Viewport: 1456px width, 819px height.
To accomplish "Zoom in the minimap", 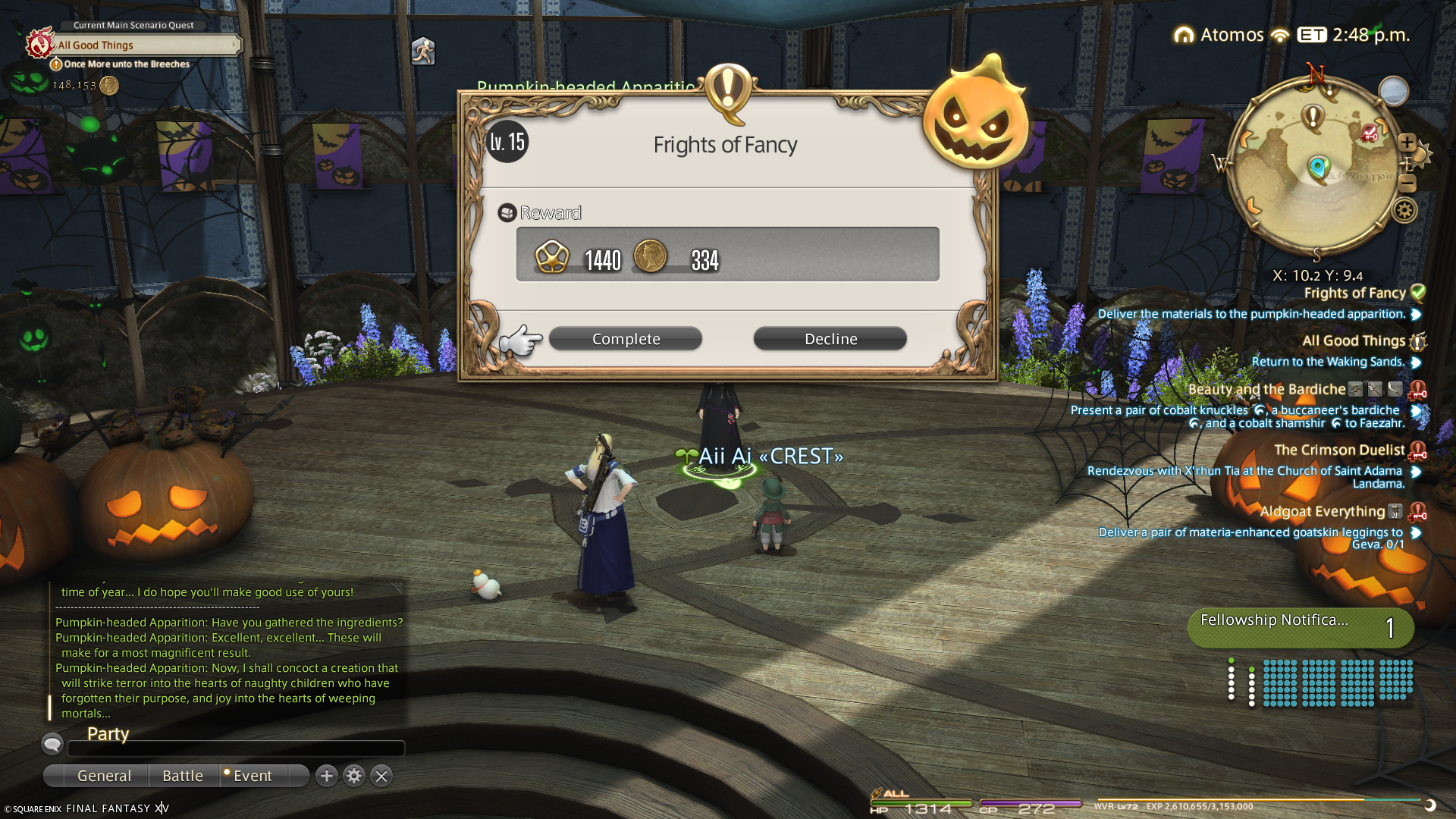I will click(1407, 143).
